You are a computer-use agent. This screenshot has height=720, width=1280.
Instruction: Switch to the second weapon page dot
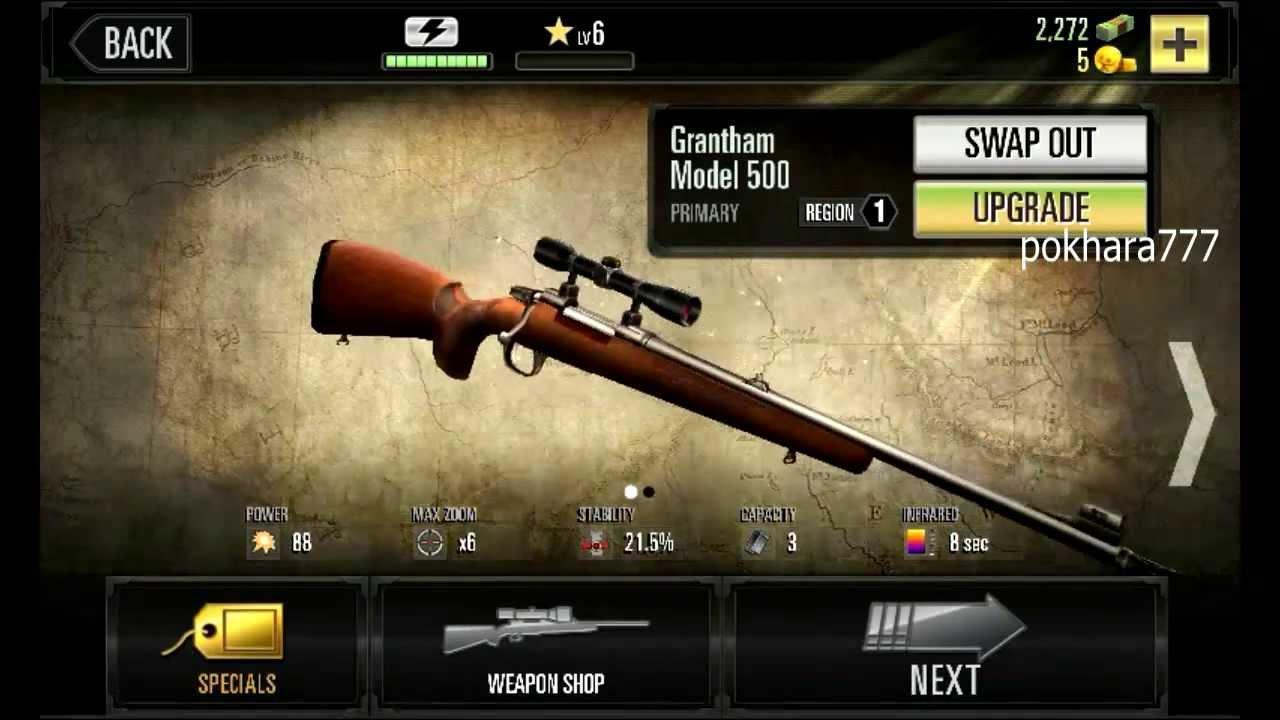(x=649, y=492)
